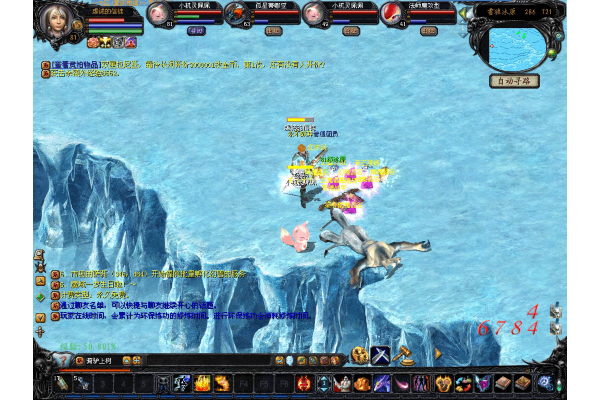
Task: Select the first party member portrait
Action: [158, 13]
